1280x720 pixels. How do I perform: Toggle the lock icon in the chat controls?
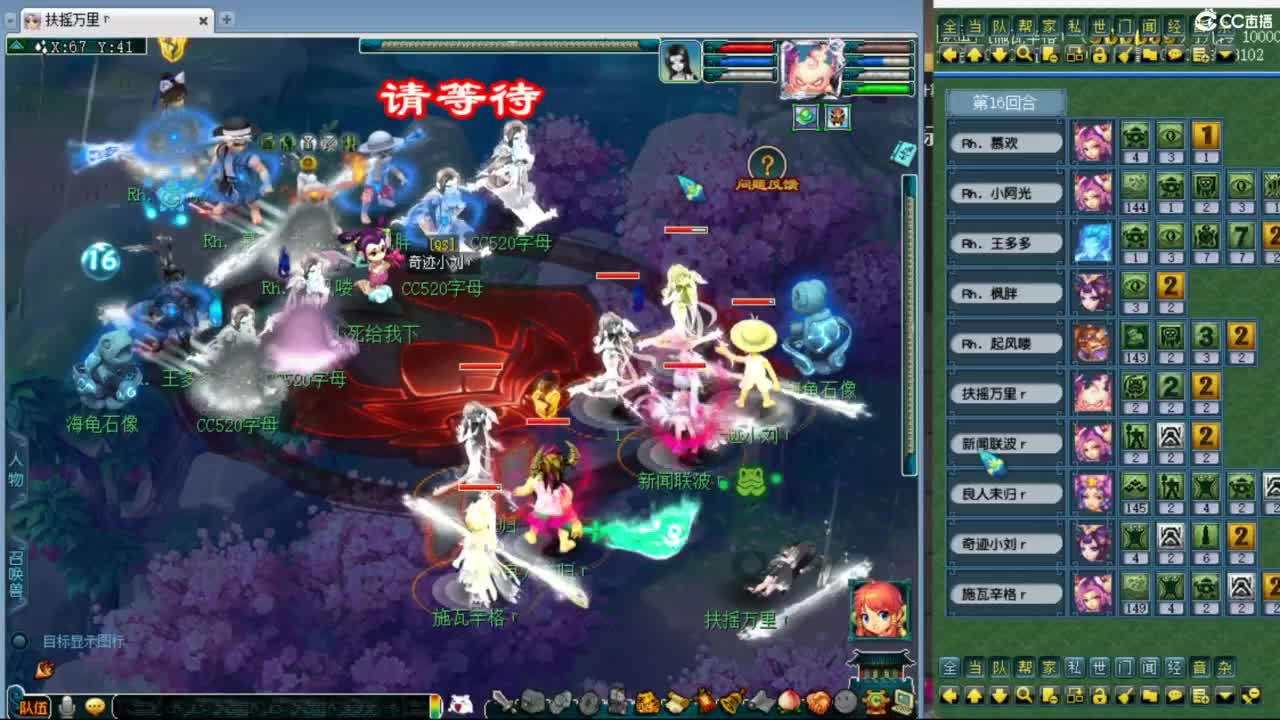1100,696
